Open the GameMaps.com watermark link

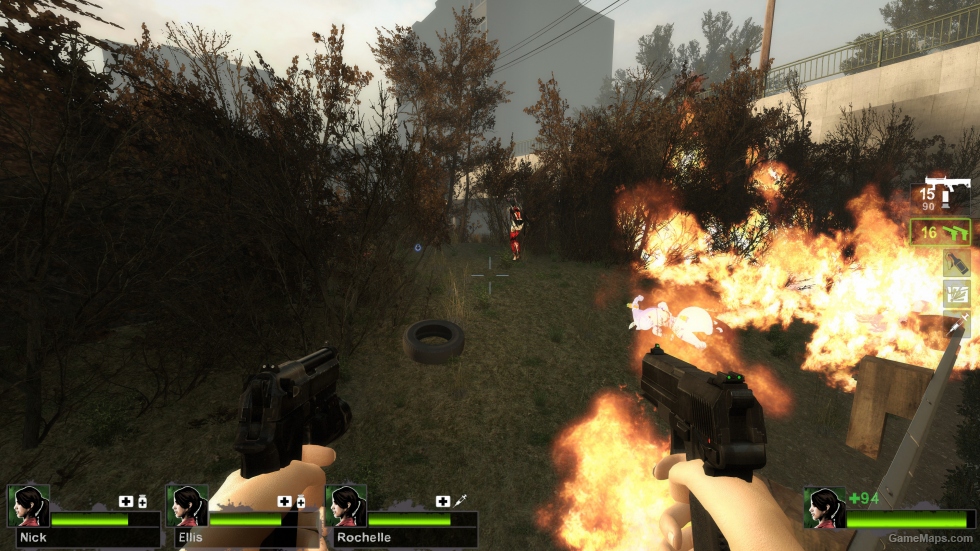(931, 538)
